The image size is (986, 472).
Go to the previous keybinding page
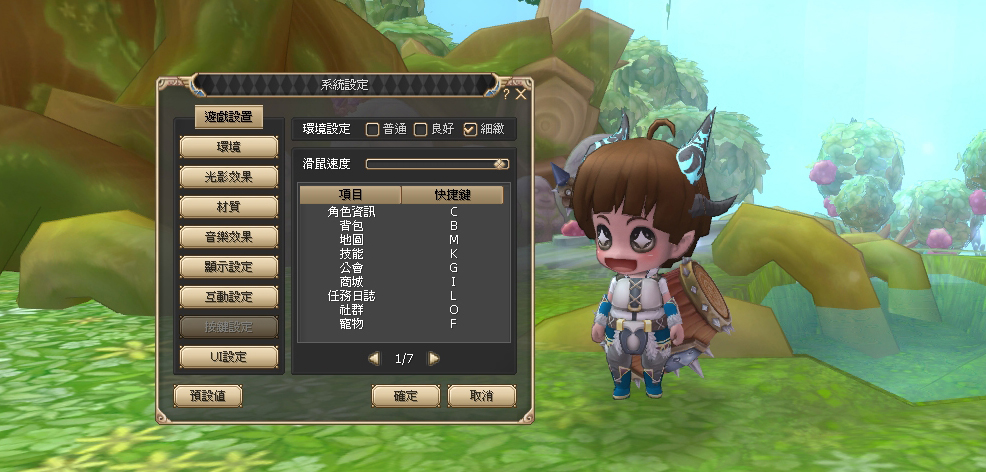click(x=374, y=358)
